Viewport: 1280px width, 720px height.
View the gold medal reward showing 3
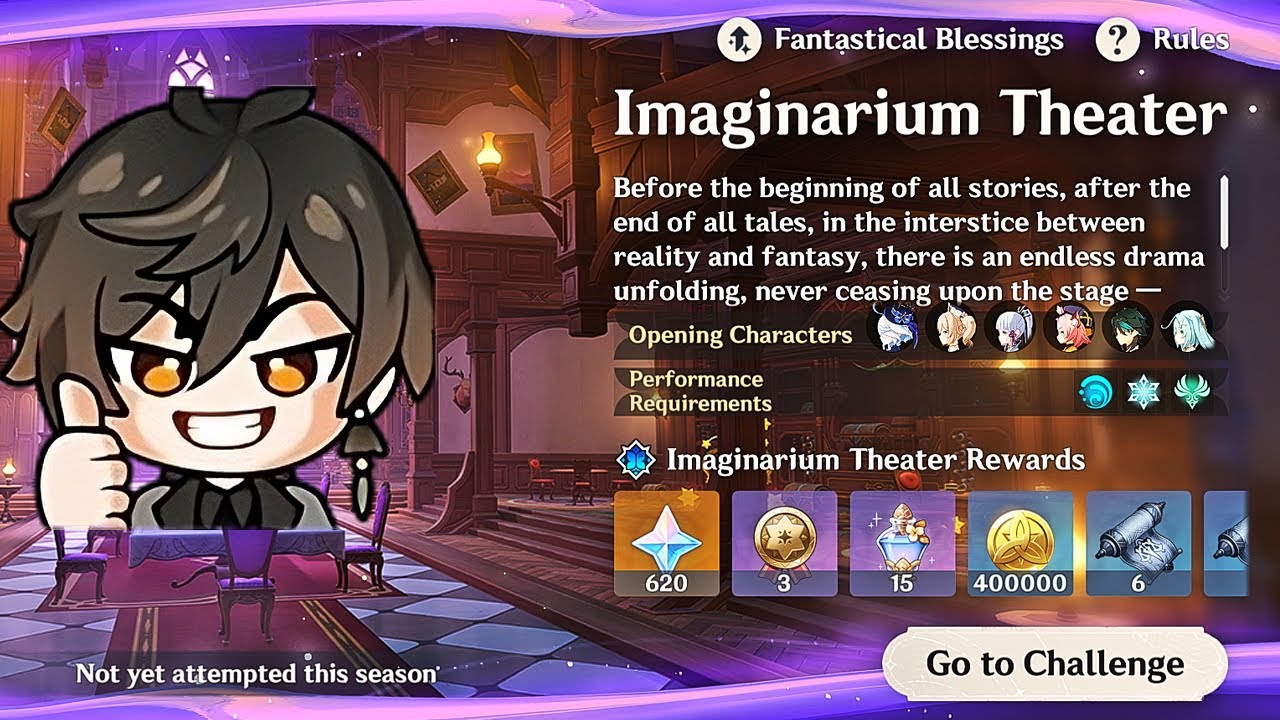tap(784, 543)
